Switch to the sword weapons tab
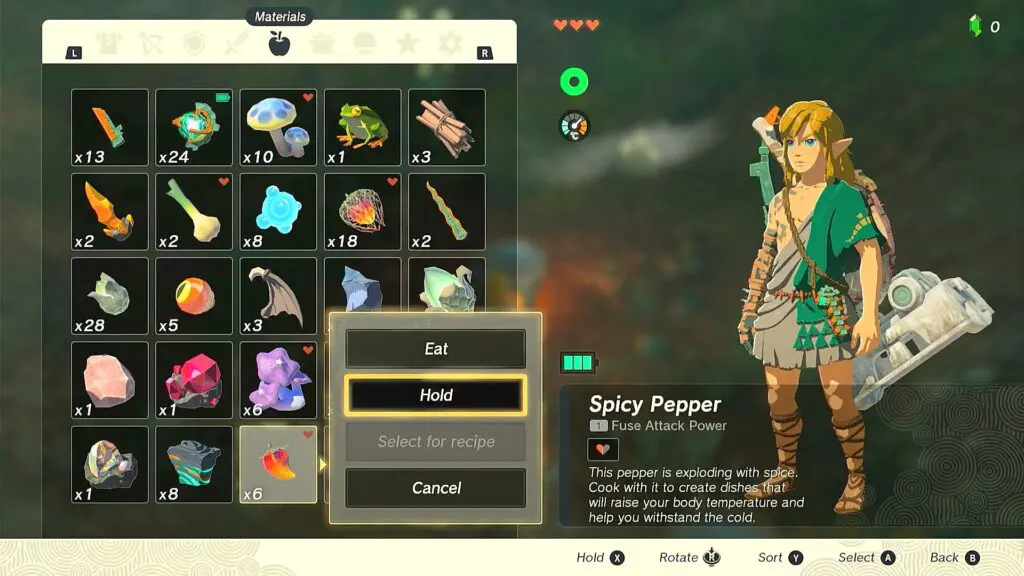 (x=237, y=43)
